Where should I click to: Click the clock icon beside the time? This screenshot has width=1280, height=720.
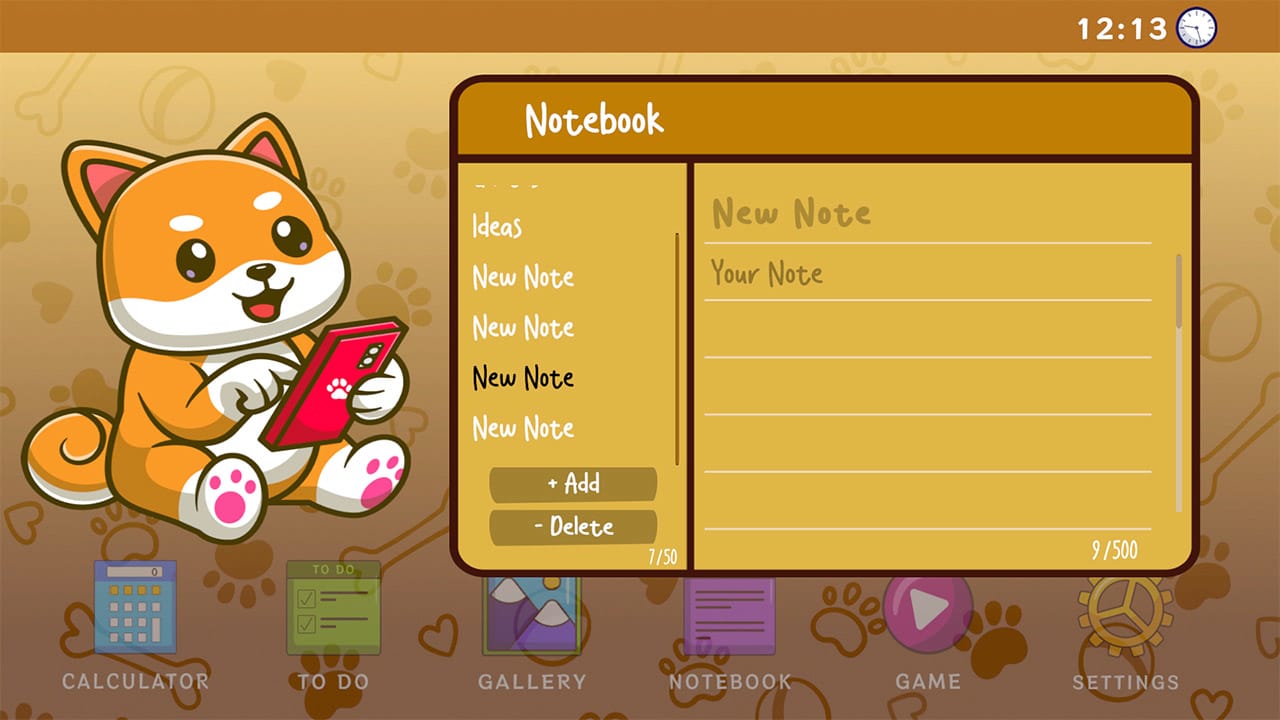[1196, 28]
